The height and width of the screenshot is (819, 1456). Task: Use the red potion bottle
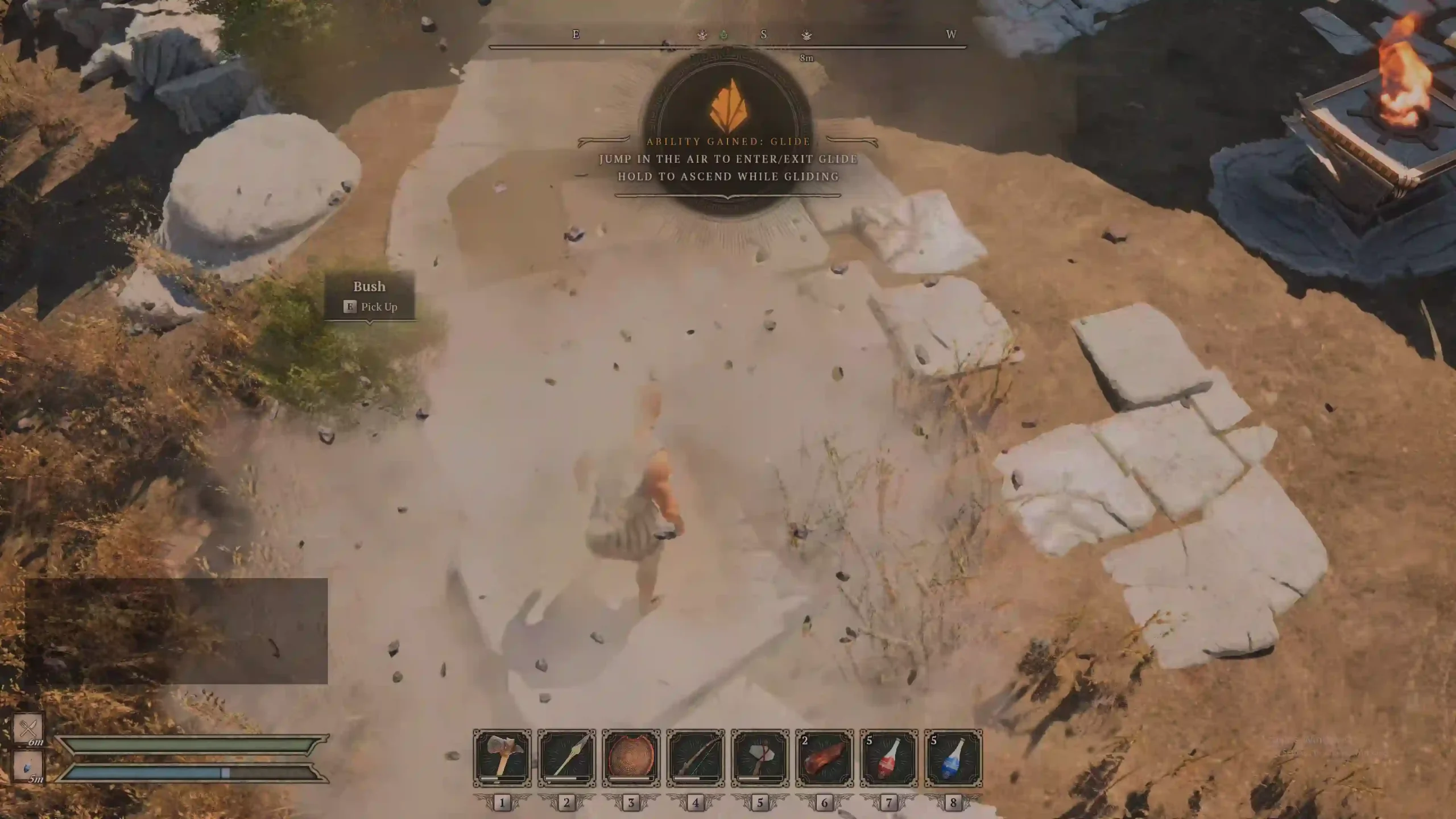click(889, 758)
